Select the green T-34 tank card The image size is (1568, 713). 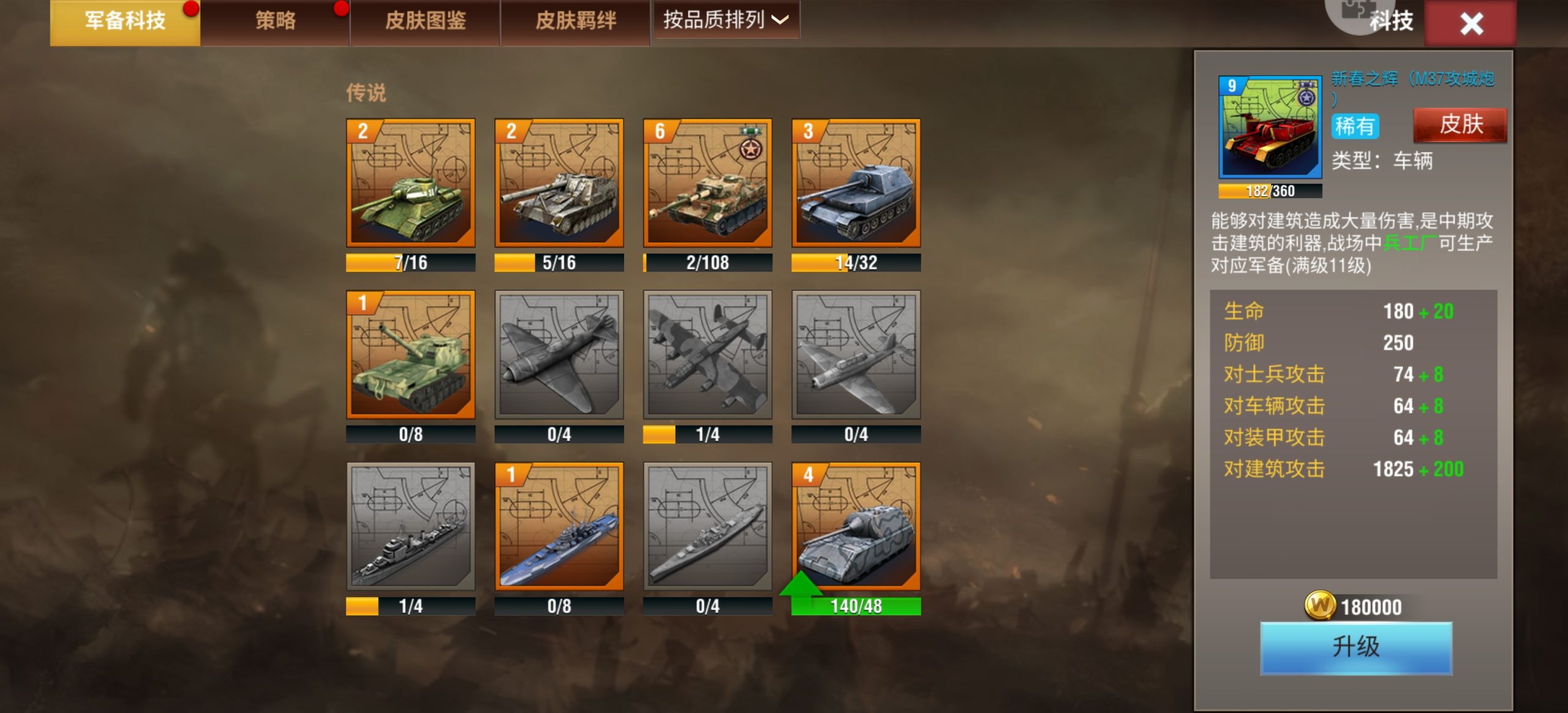point(410,183)
